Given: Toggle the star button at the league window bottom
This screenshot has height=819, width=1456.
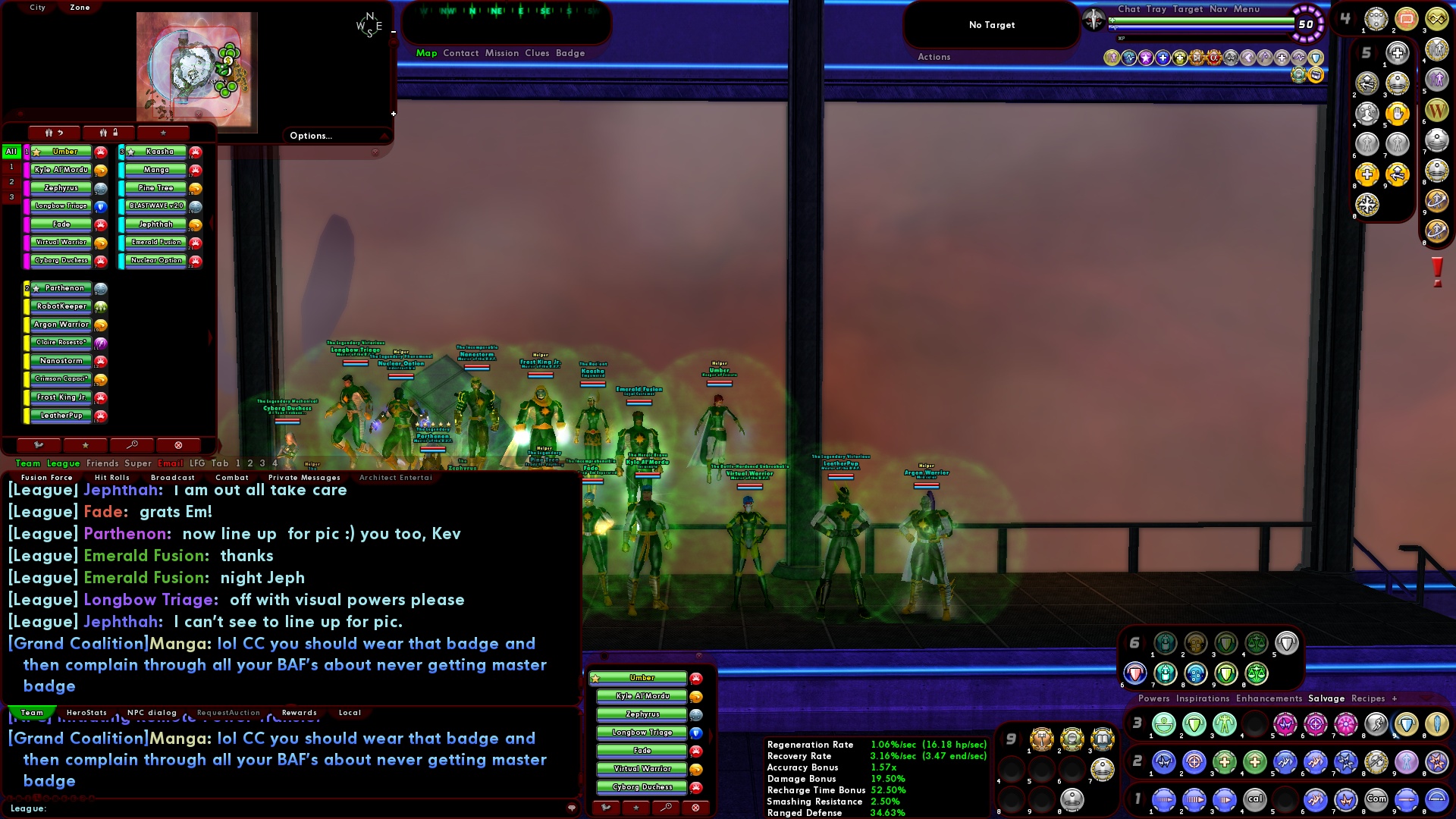Looking at the screenshot, I should click(x=85, y=445).
